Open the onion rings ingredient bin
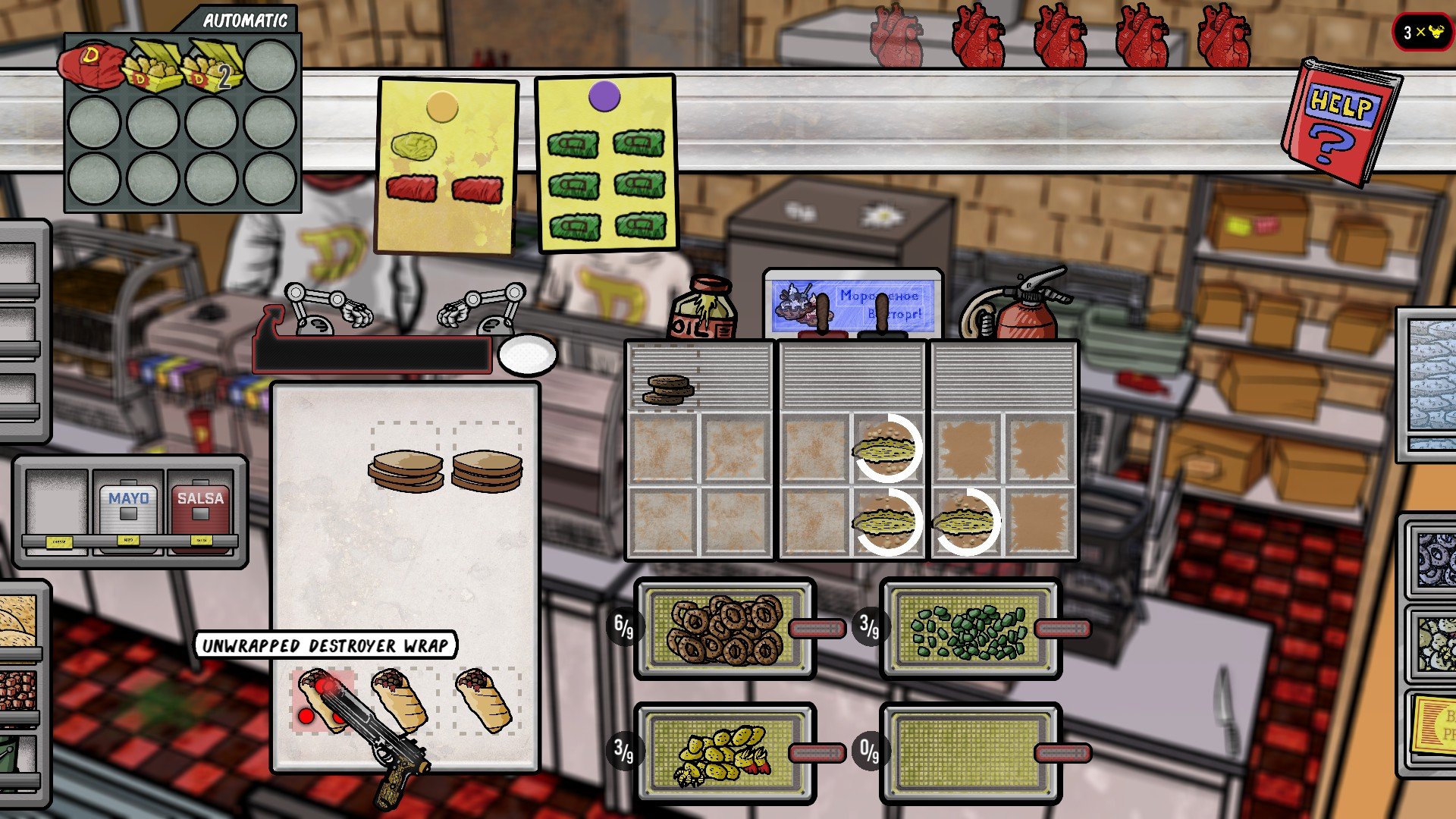This screenshot has width=1456, height=819. click(1434, 560)
